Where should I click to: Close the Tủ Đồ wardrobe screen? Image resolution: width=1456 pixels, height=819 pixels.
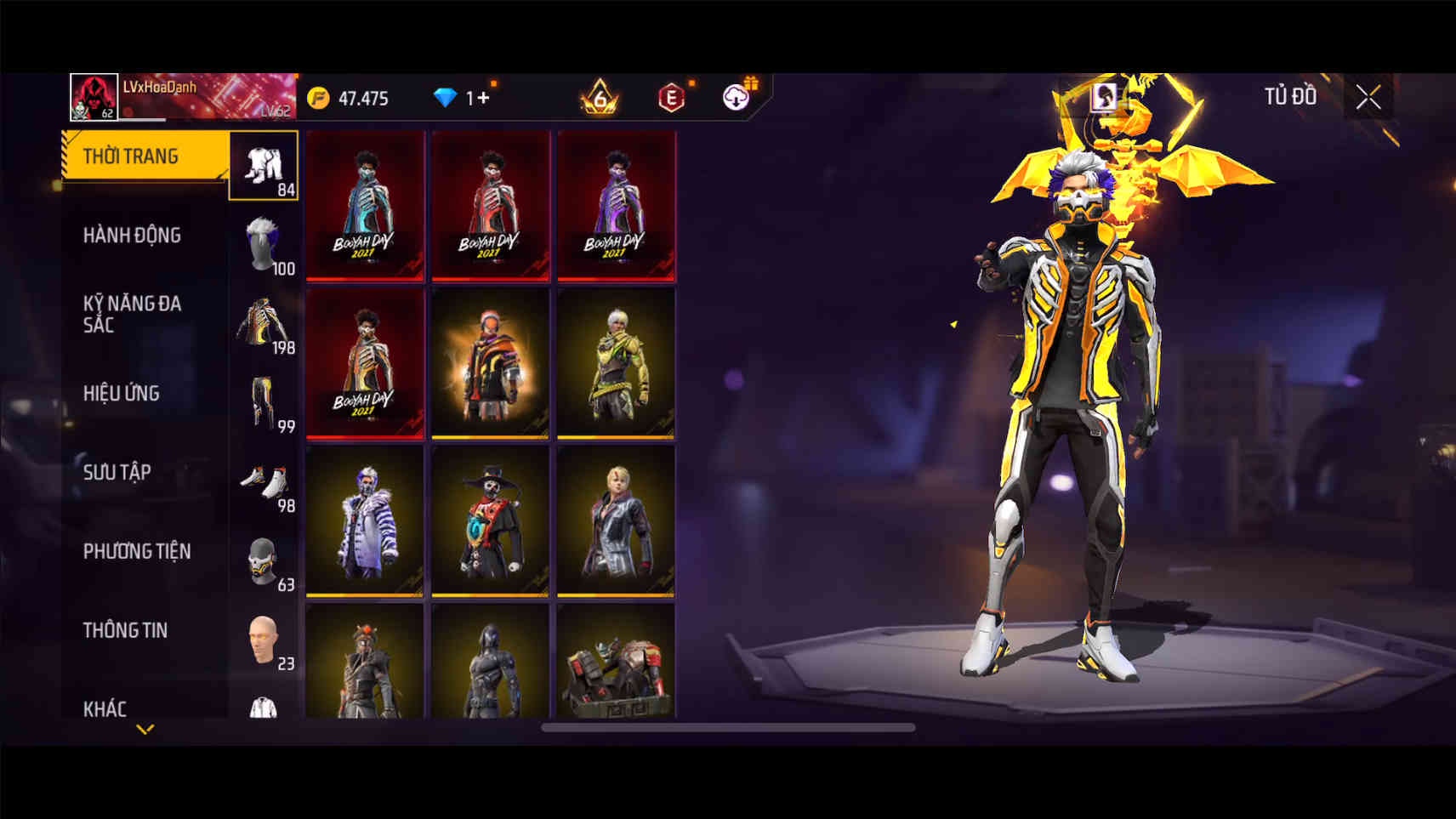(x=1368, y=98)
